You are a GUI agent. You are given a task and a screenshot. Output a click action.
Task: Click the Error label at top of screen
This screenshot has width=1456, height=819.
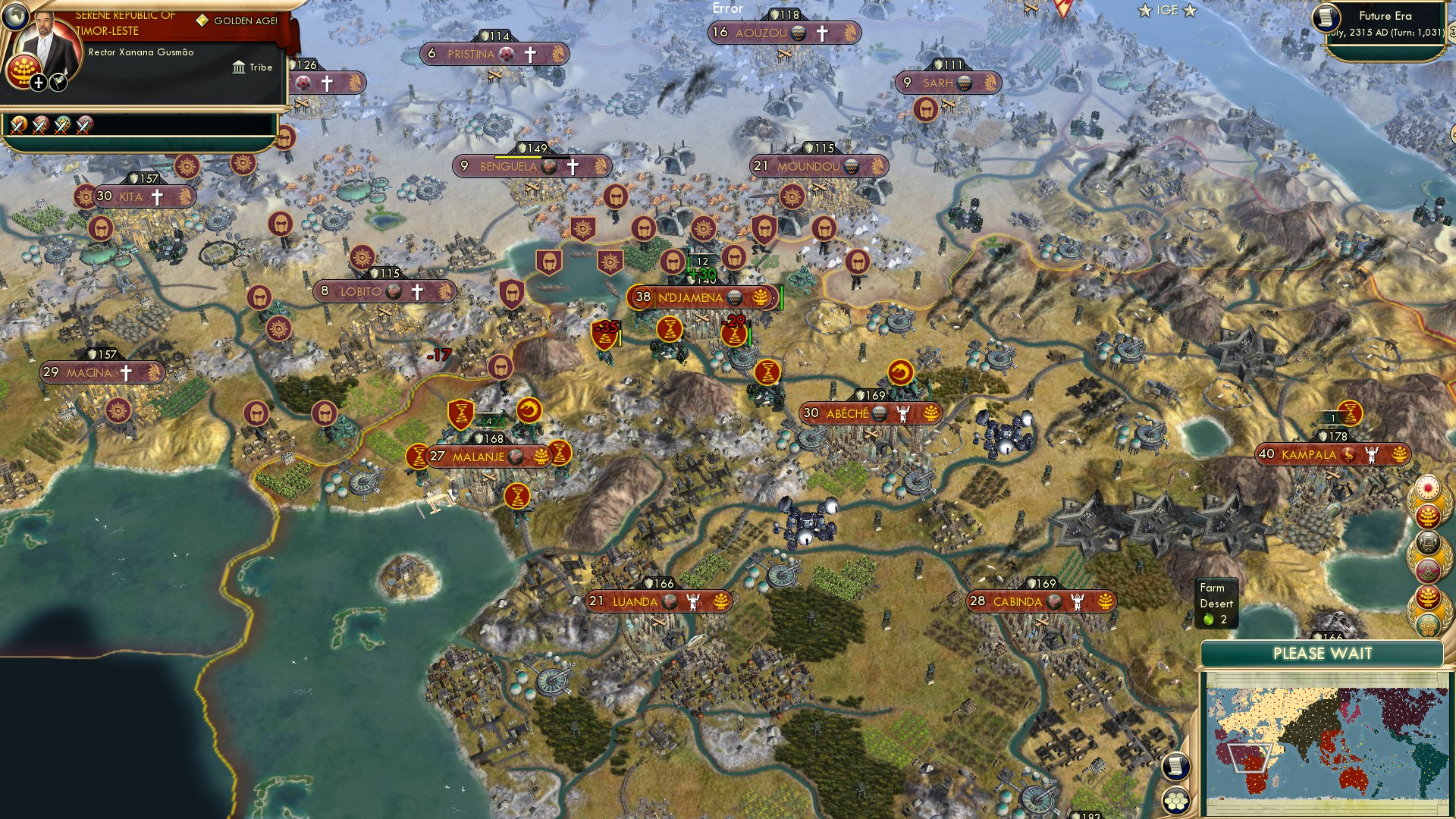pos(727,9)
